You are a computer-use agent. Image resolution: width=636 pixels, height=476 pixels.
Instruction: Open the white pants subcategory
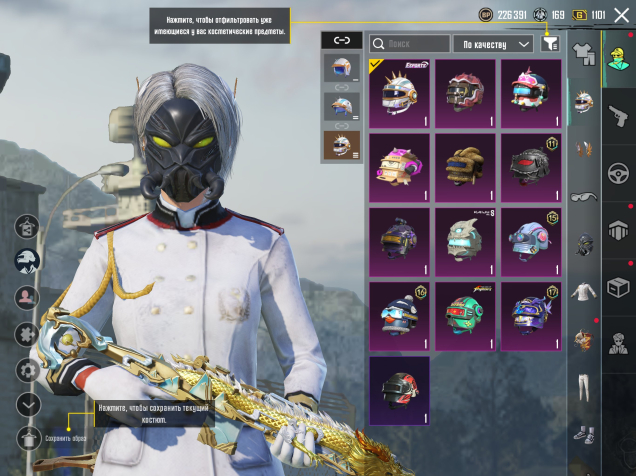coord(584,387)
